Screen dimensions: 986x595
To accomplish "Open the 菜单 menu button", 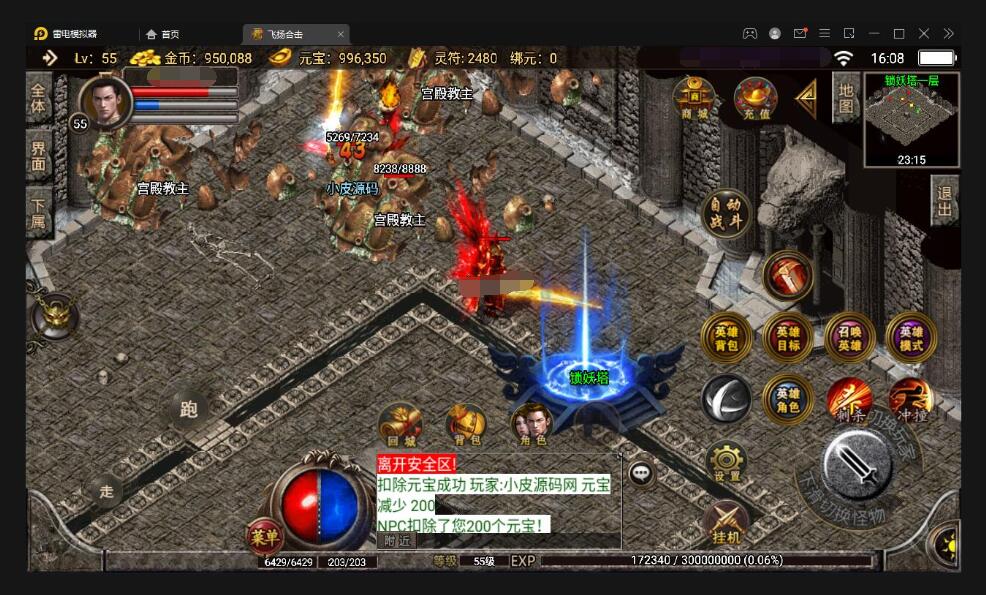I will click(x=265, y=536).
